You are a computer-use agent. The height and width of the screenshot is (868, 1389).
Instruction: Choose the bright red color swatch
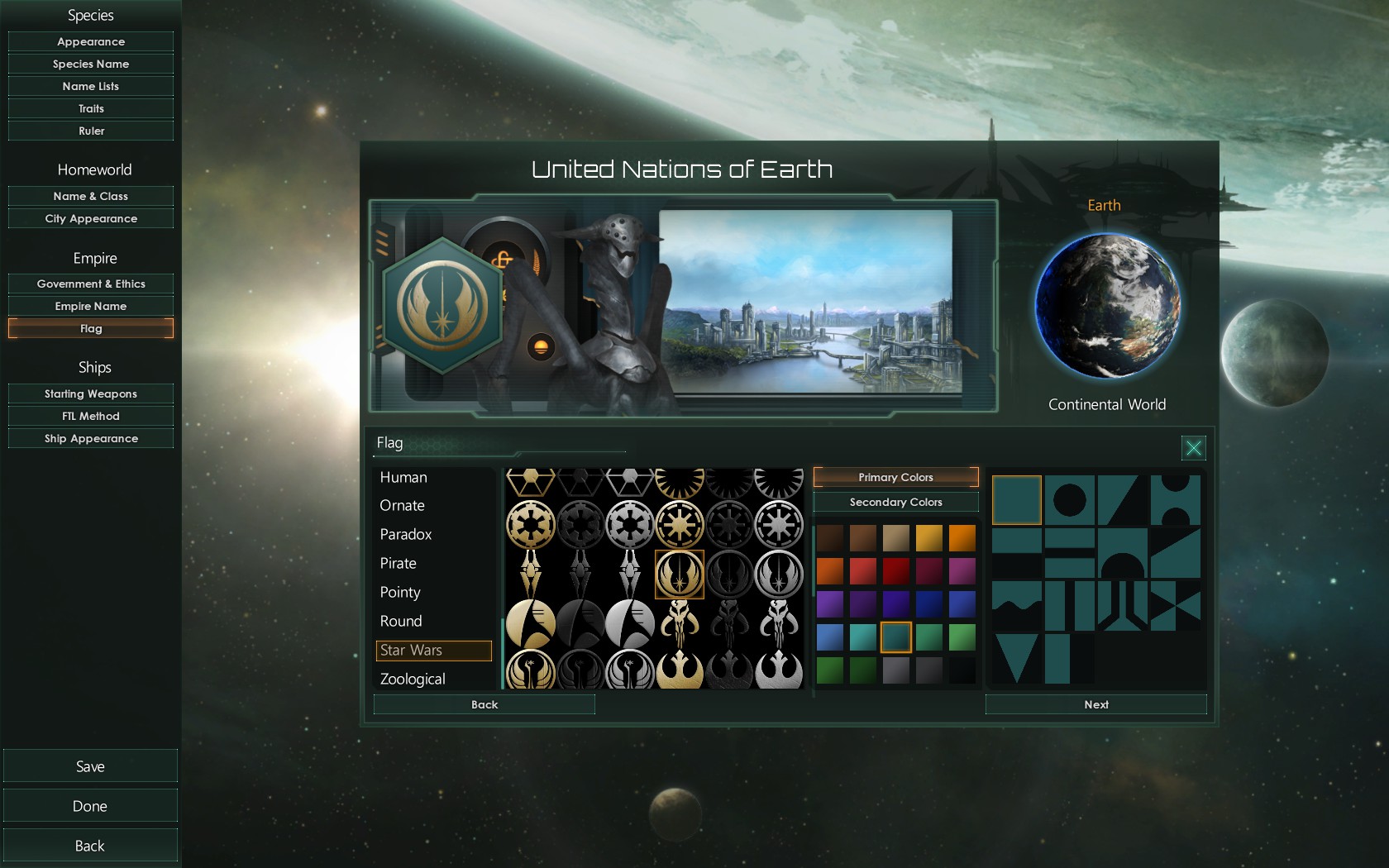[862, 571]
